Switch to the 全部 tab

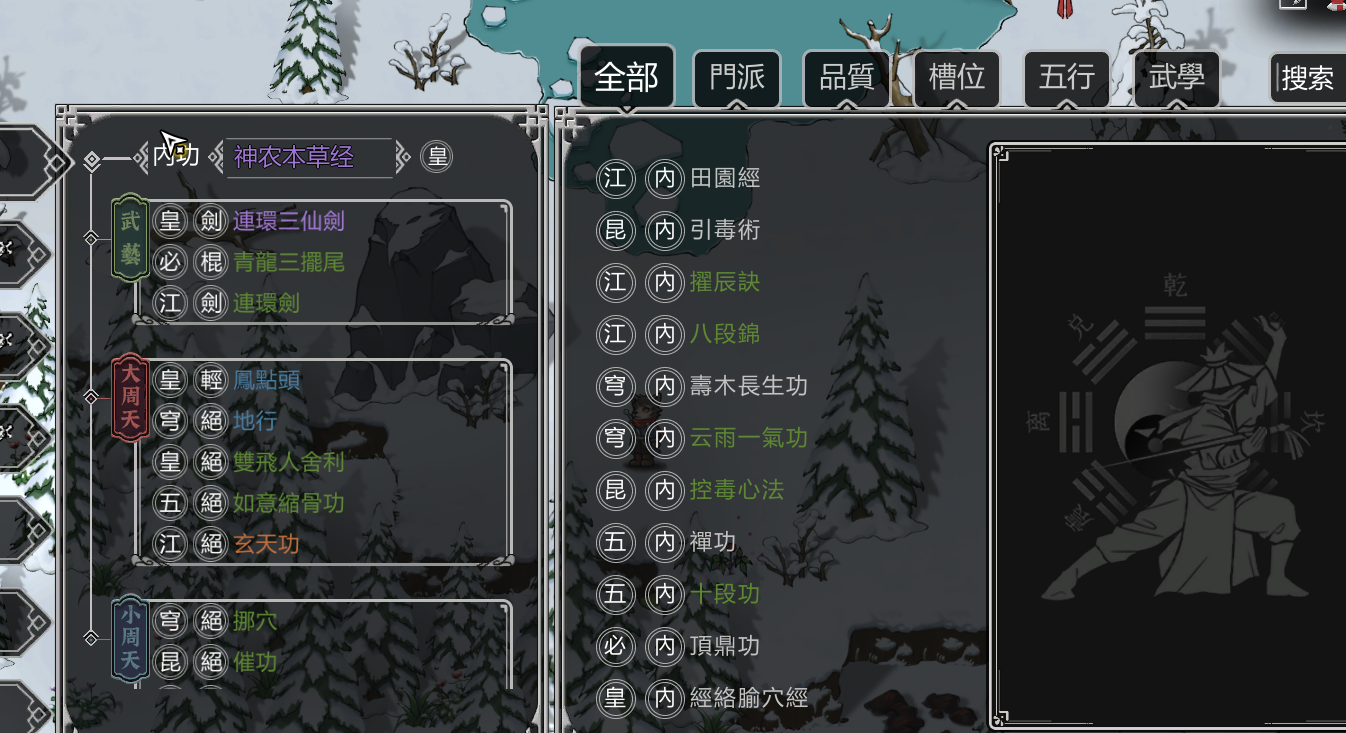pyautogui.click(x=627, y=77)
